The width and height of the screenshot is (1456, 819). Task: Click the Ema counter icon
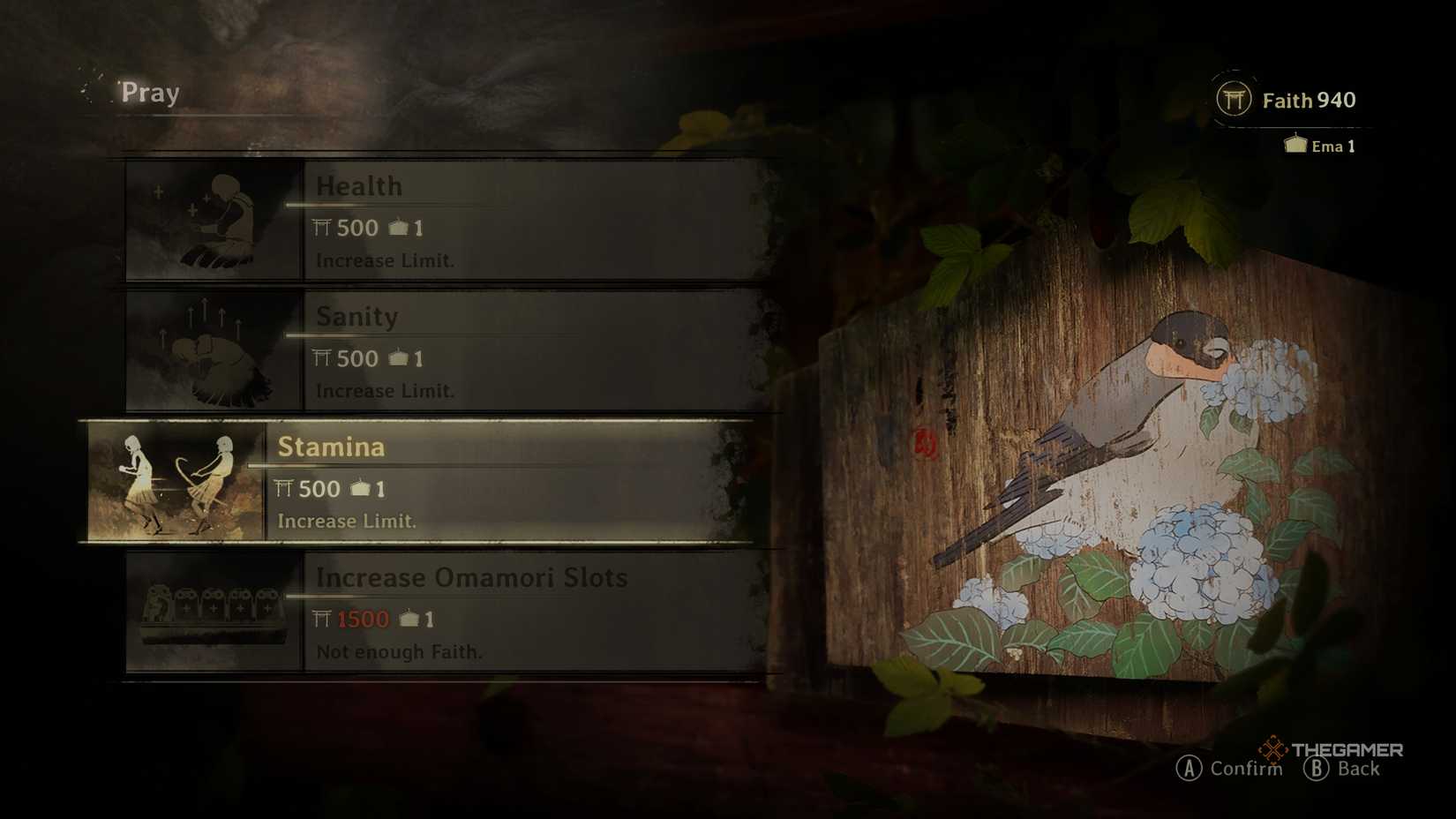point(1297,145)
